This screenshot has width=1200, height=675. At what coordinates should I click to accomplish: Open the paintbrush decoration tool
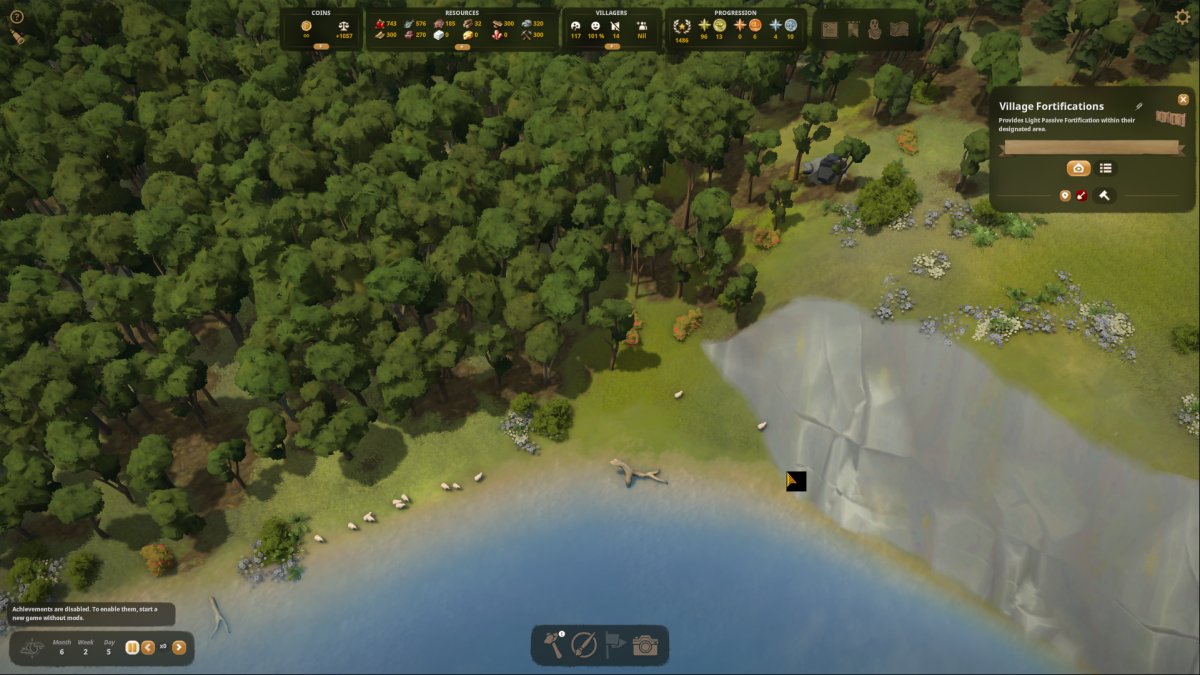tap(584, 645)
